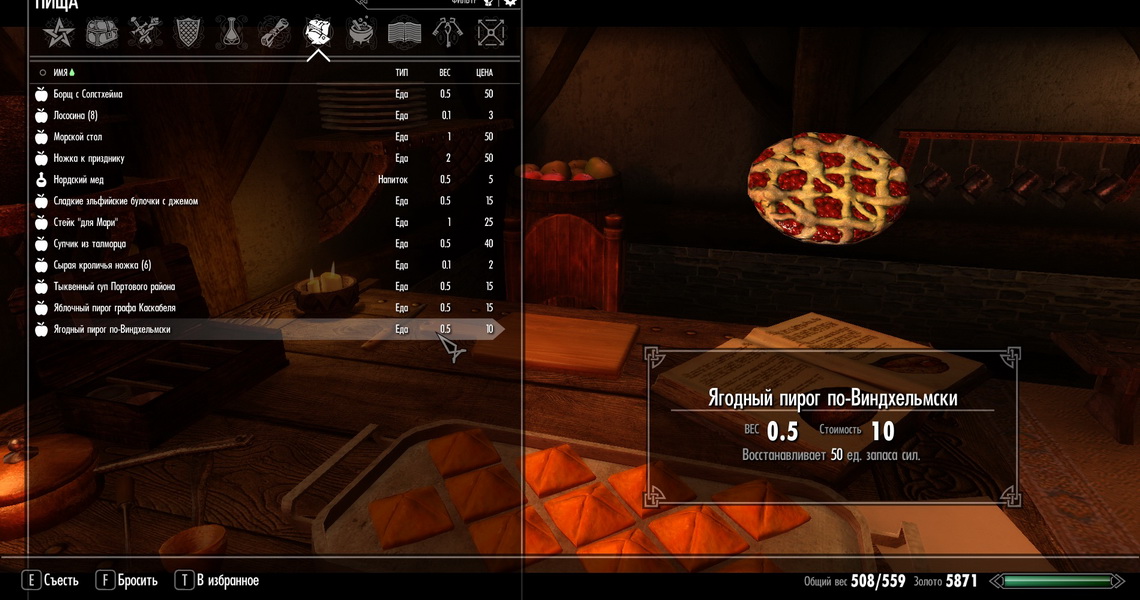Sort items by the ВЕС column
Image resolution: width=1140 pixels, height=600 pixels.
click(445, 73)
